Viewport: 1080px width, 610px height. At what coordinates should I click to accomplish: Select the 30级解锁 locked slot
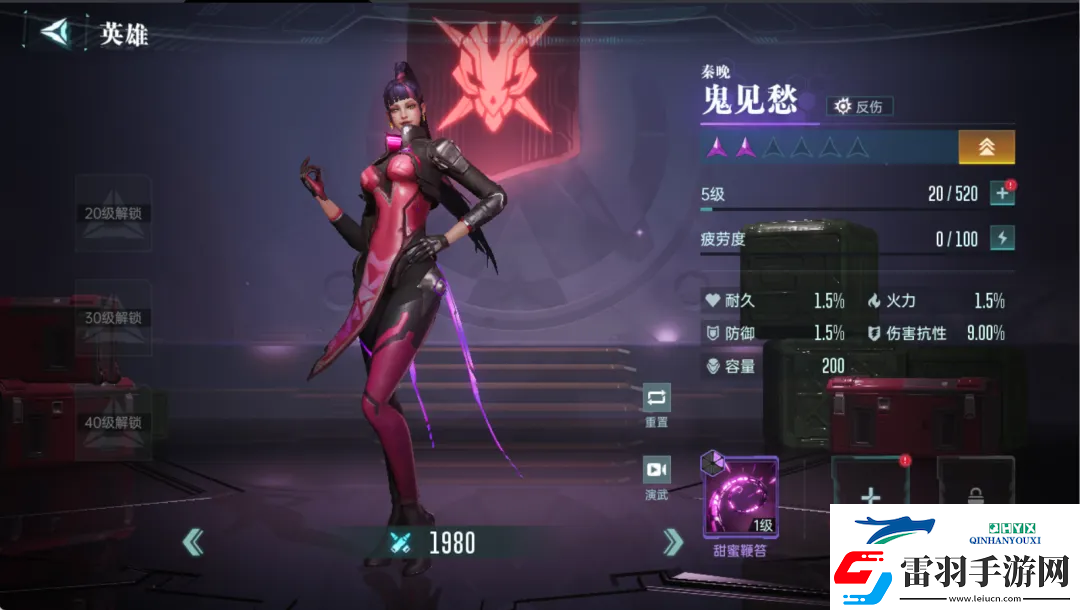point(113,318)
